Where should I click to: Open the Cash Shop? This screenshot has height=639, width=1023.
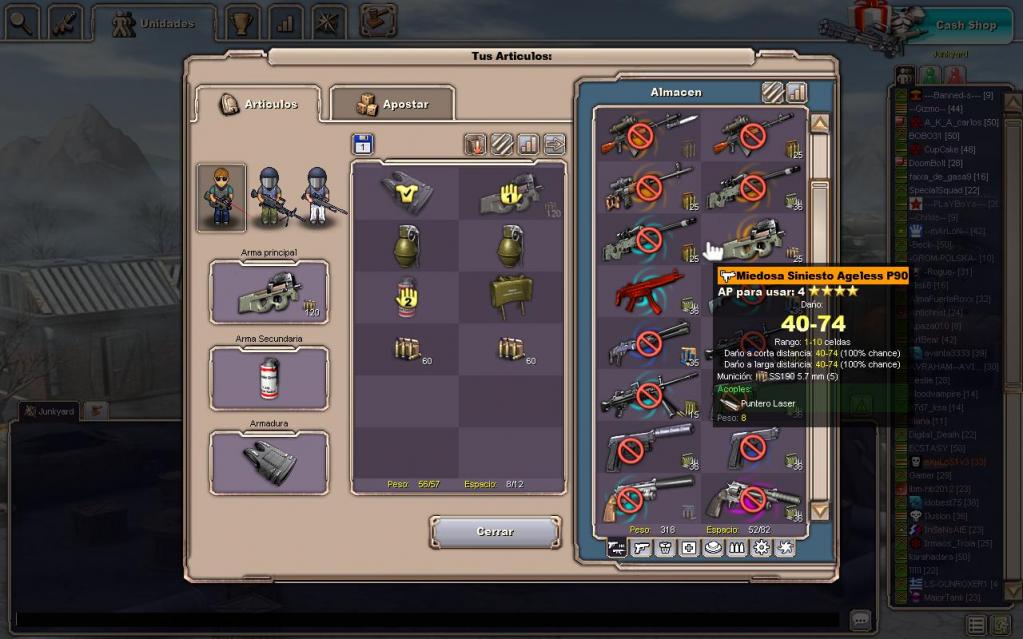[x=965, y=25]
